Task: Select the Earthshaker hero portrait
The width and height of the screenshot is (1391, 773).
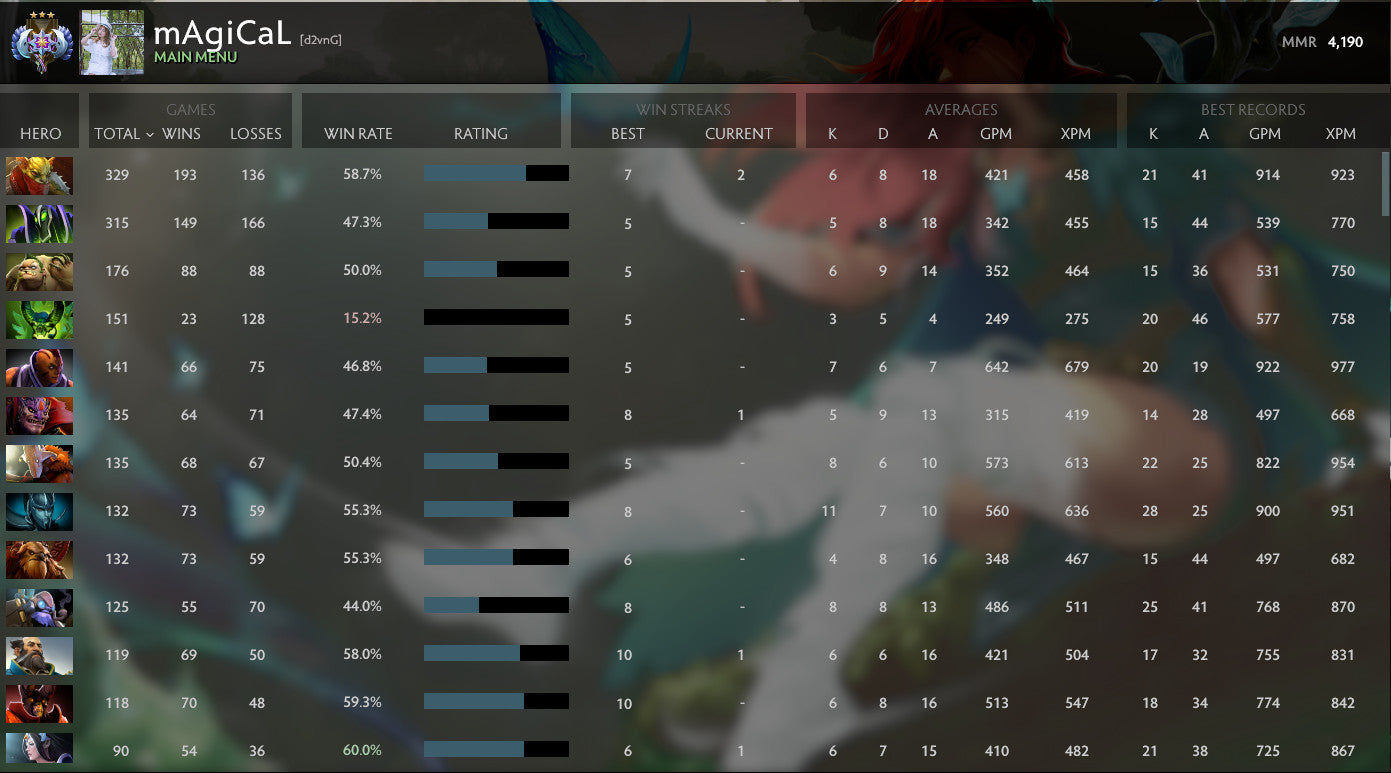Action: 39,559
